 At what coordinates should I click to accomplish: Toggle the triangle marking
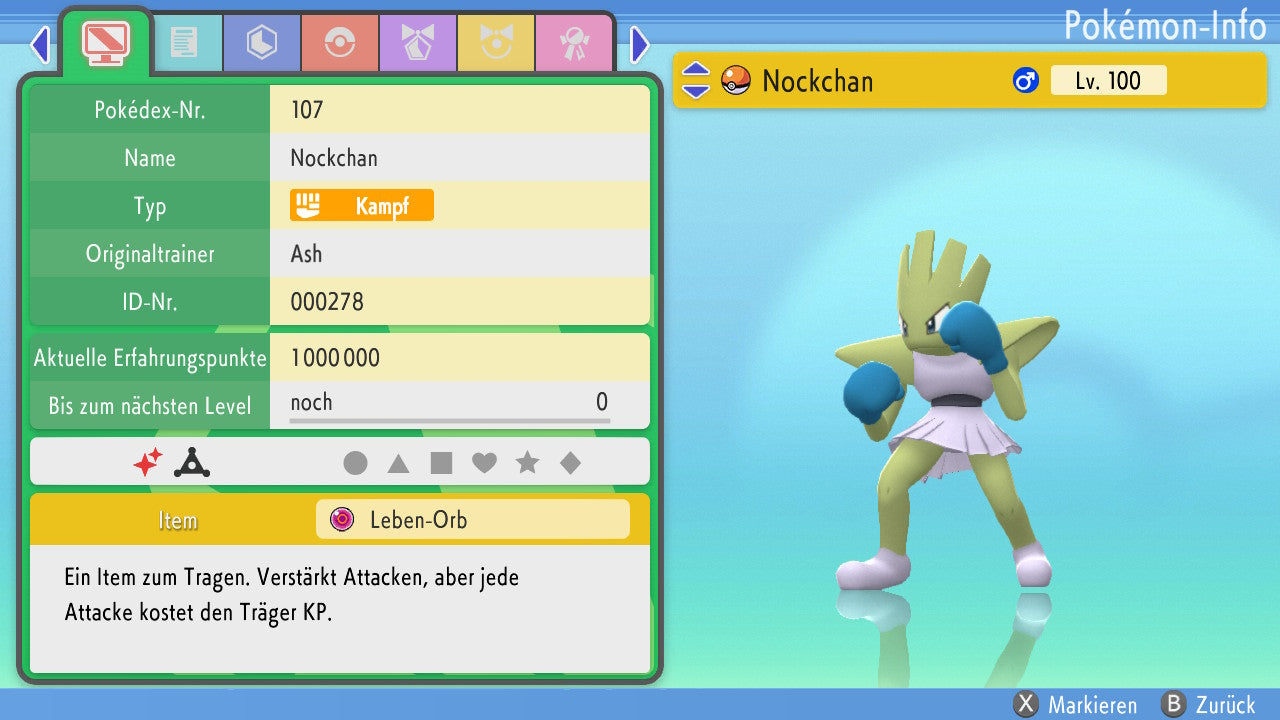tap(398, 463)
